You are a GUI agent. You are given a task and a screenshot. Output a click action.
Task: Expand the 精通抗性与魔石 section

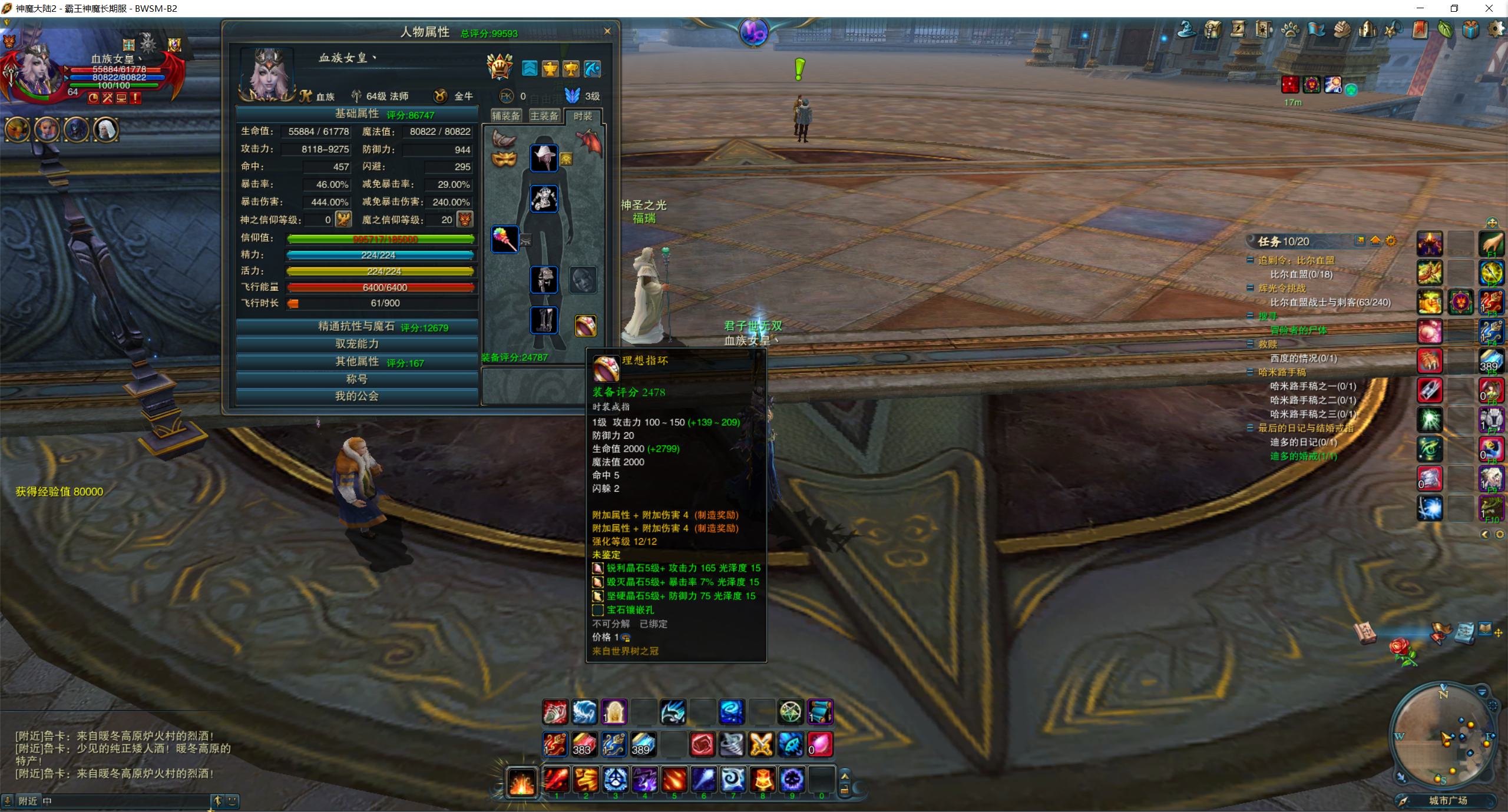[357, 327]
